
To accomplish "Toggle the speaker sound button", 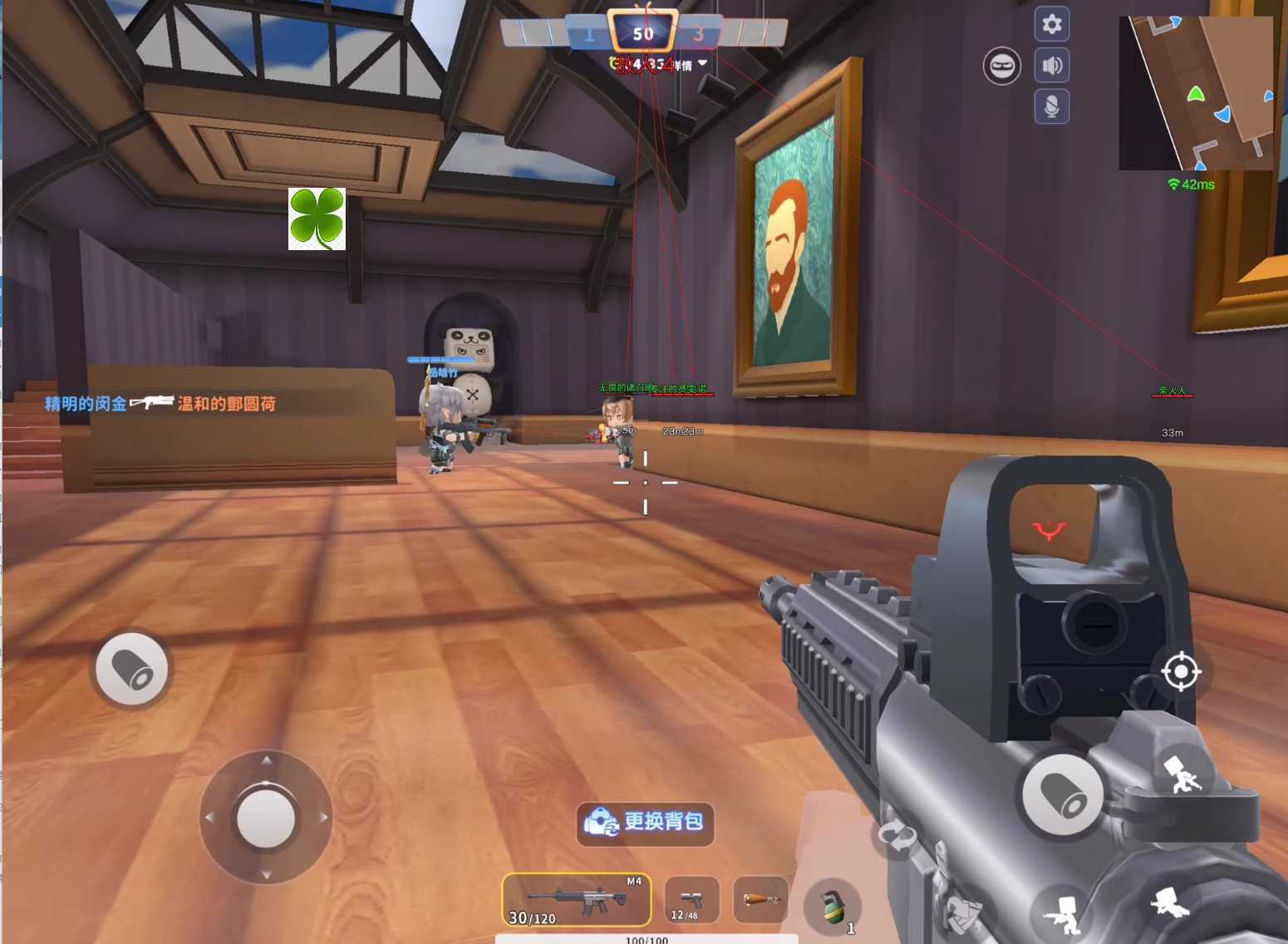I will (1051, 66).
